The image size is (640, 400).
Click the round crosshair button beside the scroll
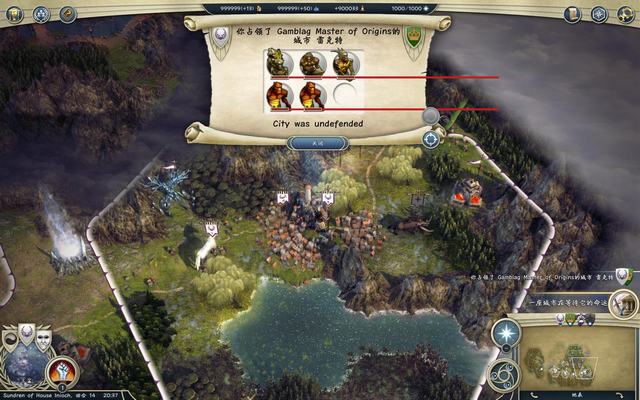431,138
